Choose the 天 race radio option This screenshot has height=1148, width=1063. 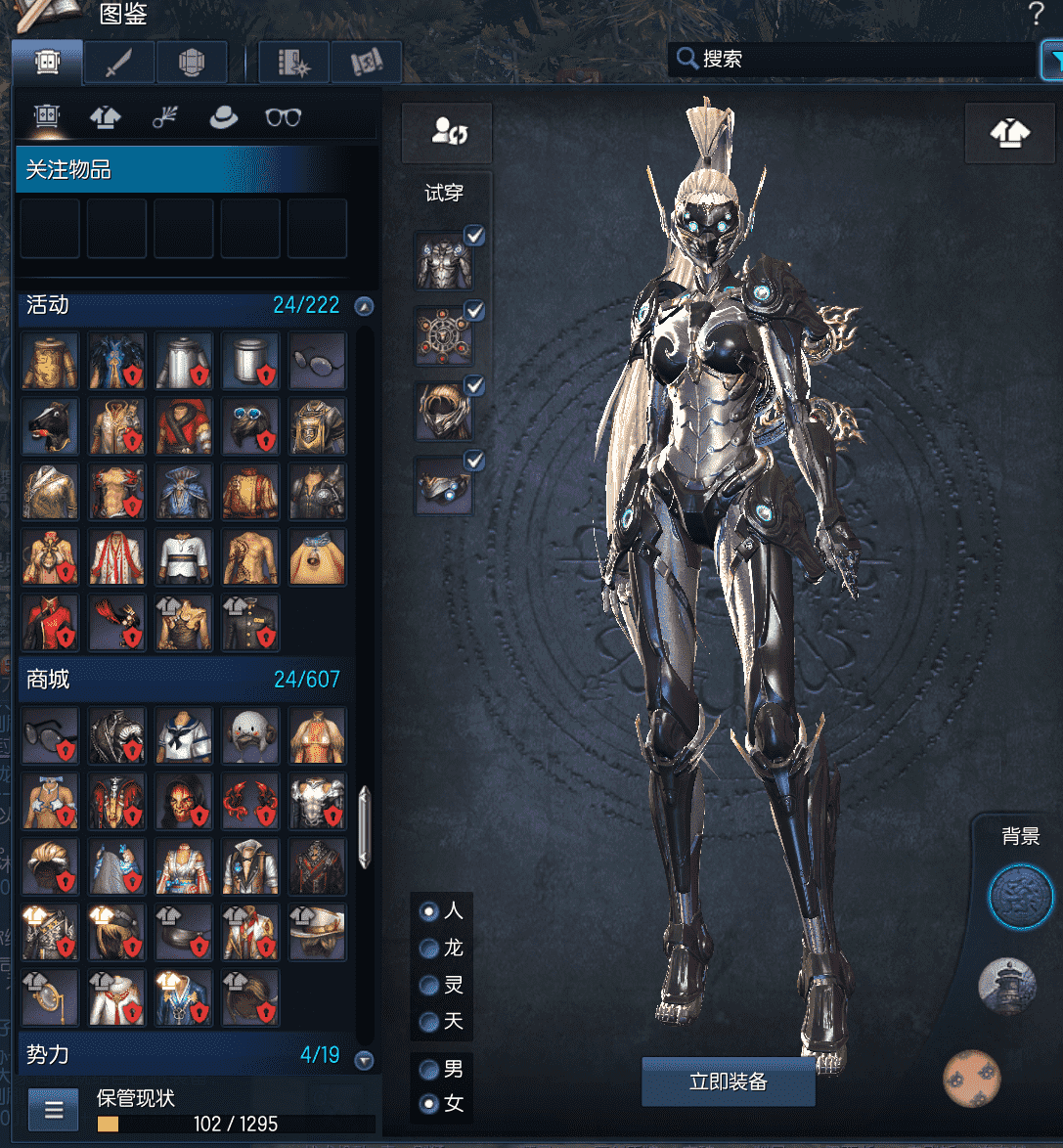(x=428, y=1022)
